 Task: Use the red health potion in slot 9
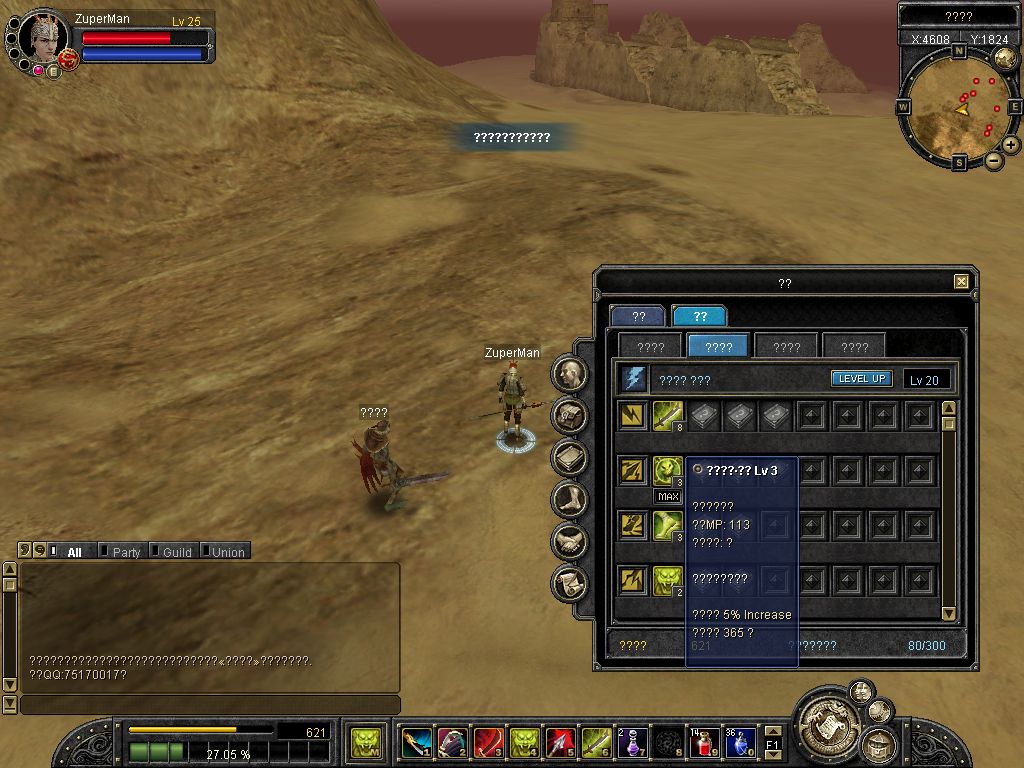point(705,743)
